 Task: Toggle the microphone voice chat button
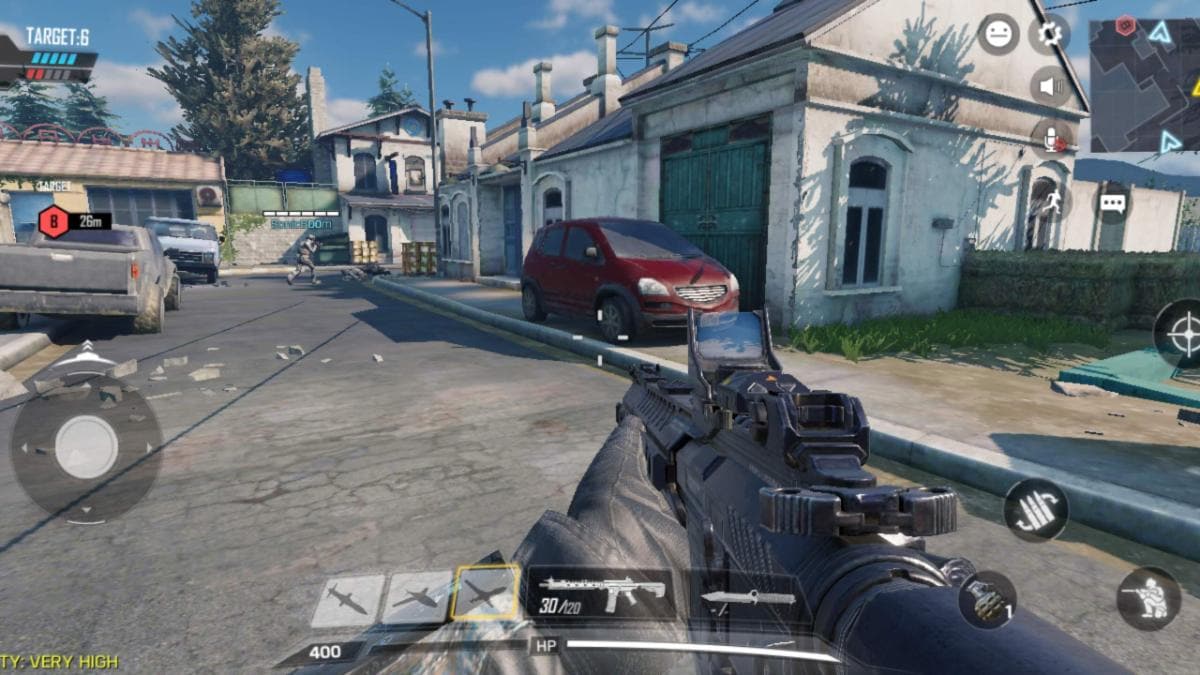pos(1050,139)
